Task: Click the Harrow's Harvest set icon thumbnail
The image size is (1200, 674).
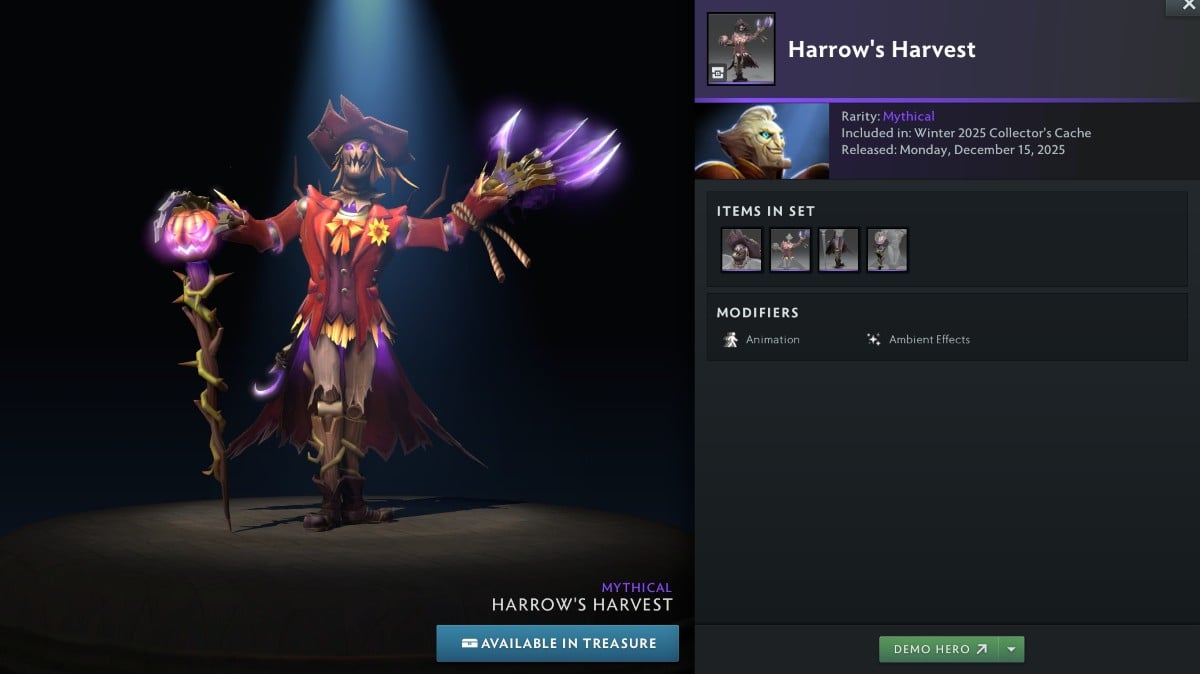Action: tap(741, 48)
